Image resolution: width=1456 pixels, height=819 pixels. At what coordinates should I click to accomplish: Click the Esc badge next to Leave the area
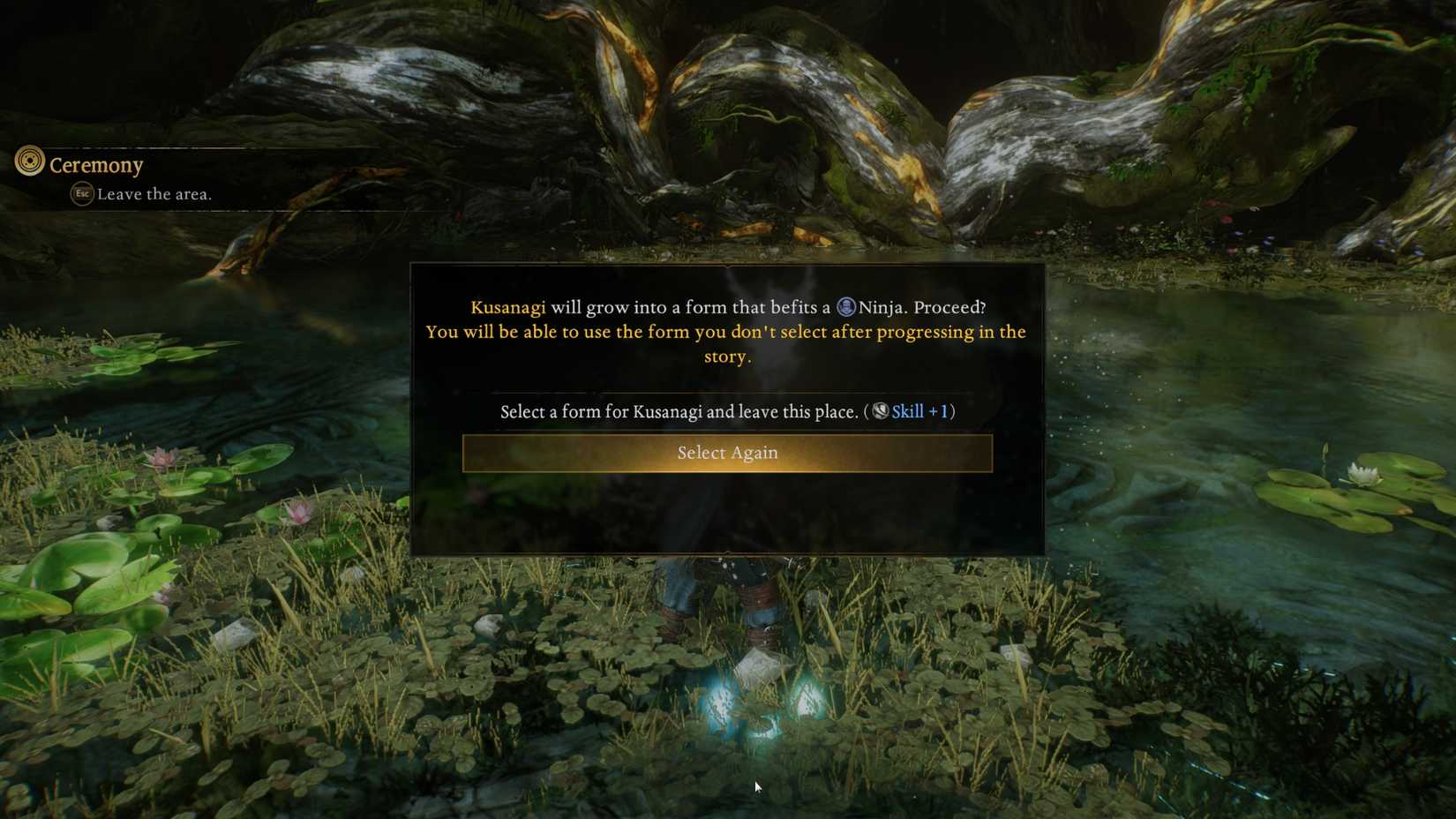point(80,194)
